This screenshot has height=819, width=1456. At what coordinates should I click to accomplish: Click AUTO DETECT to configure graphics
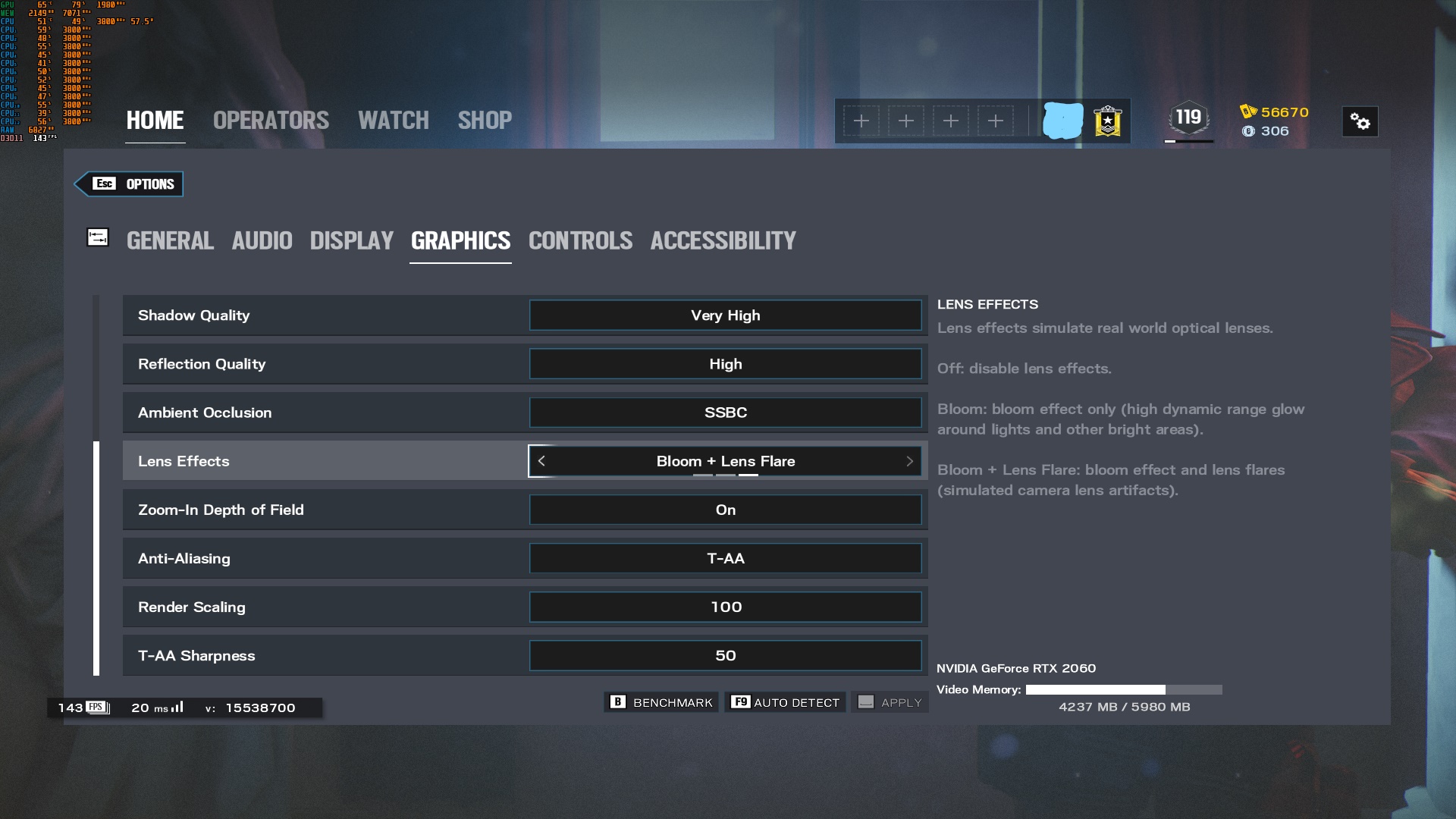tap(786, 702)
